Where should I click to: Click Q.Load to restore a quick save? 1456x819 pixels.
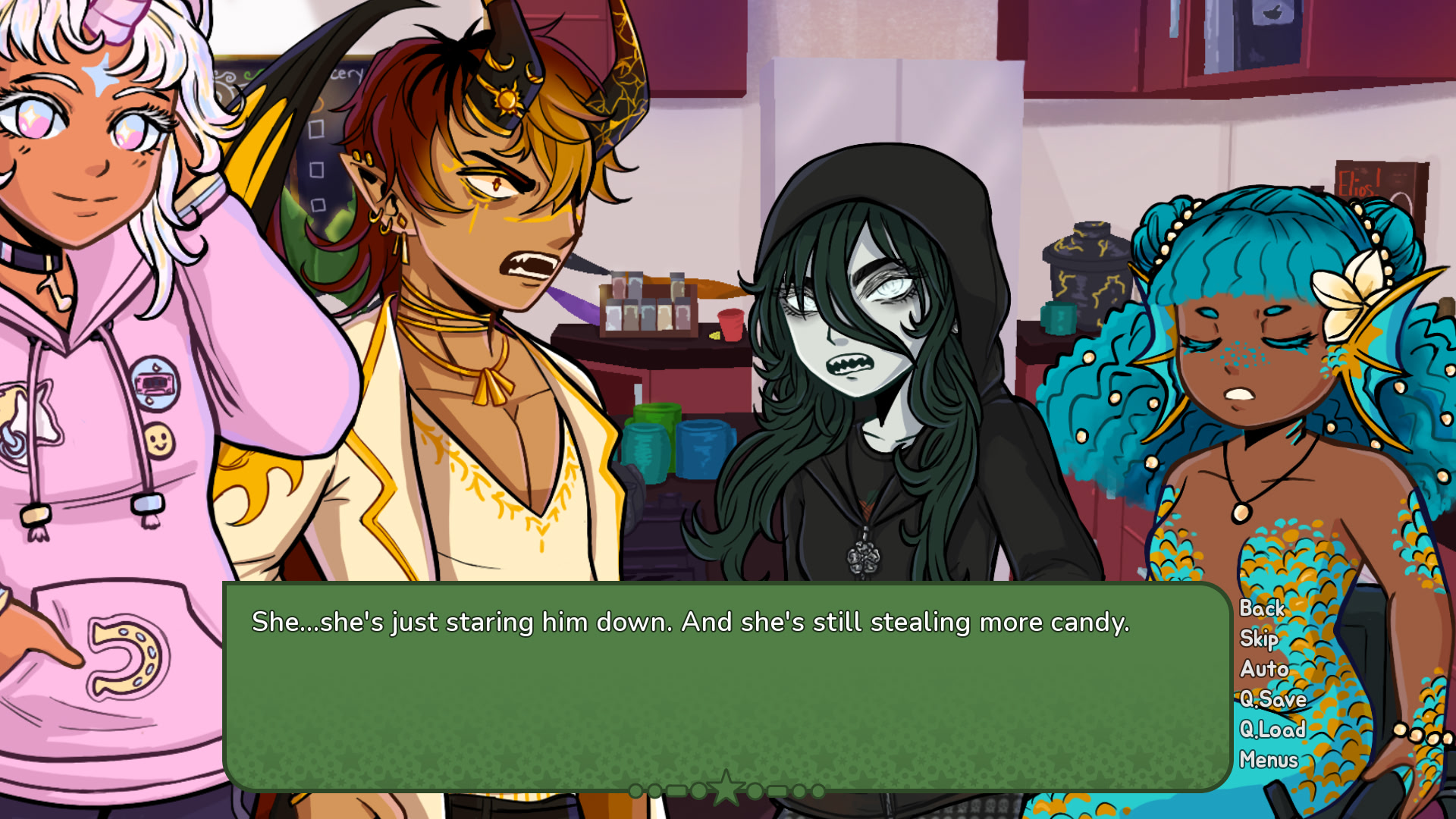[1272, 730]
